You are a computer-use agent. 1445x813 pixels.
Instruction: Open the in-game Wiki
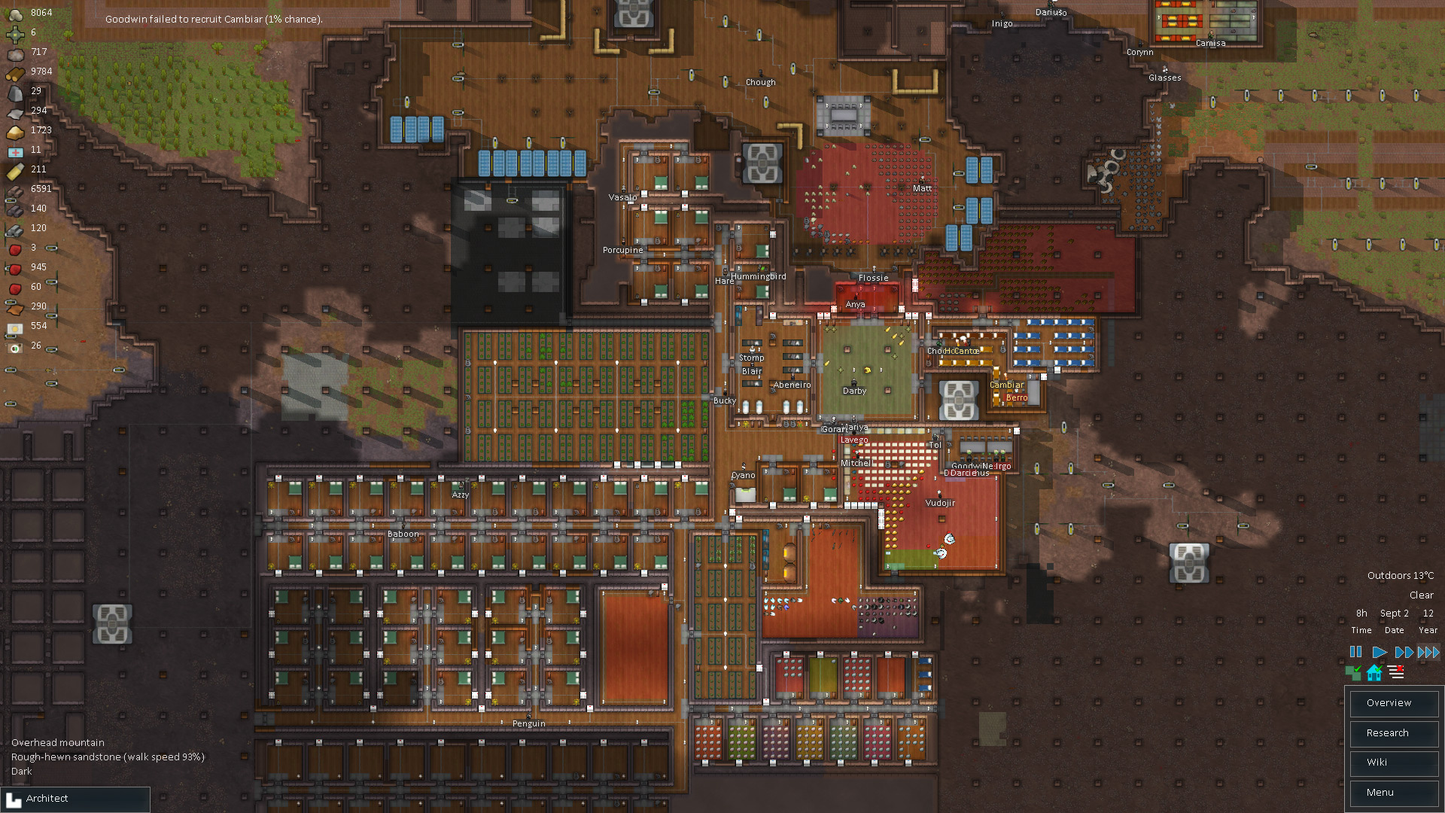(x=1392, y=762)
